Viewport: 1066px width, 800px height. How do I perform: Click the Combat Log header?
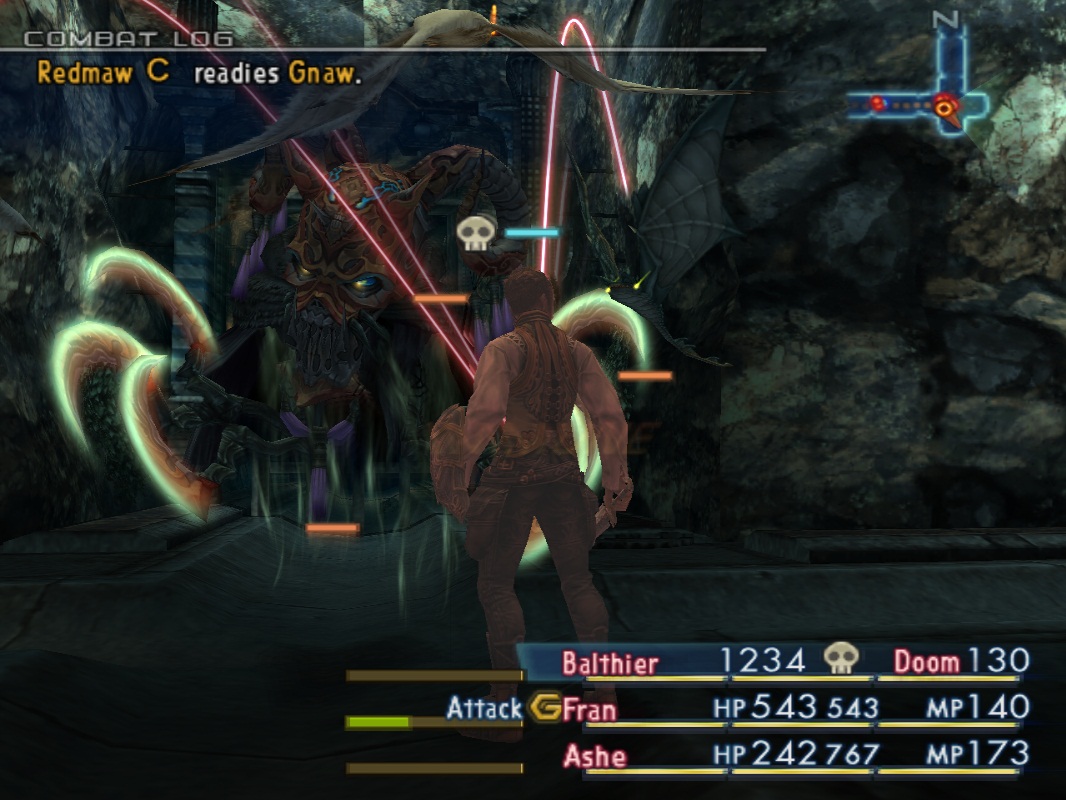tap(128, 39)
